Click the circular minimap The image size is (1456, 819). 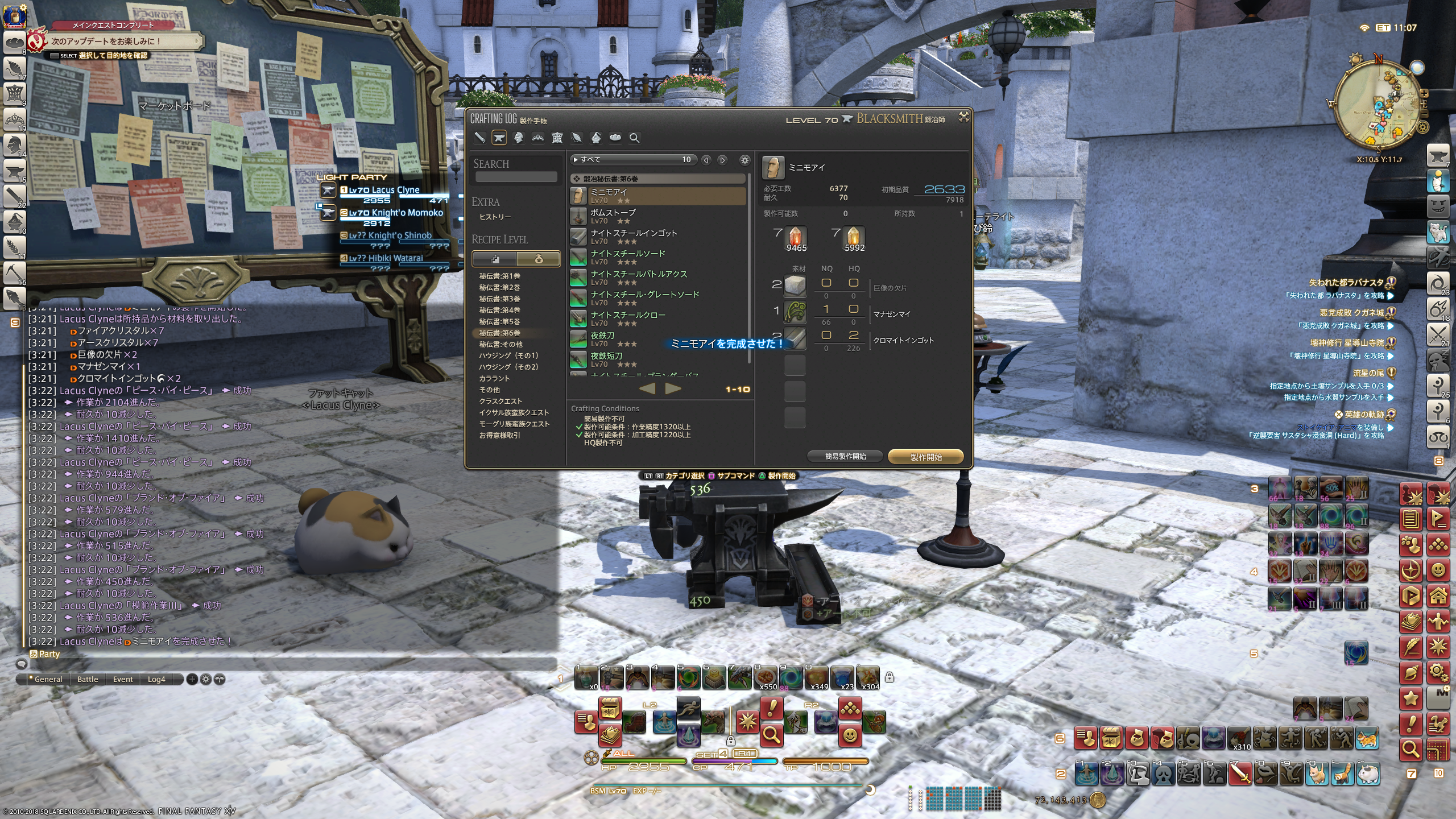coord(1379,106)
